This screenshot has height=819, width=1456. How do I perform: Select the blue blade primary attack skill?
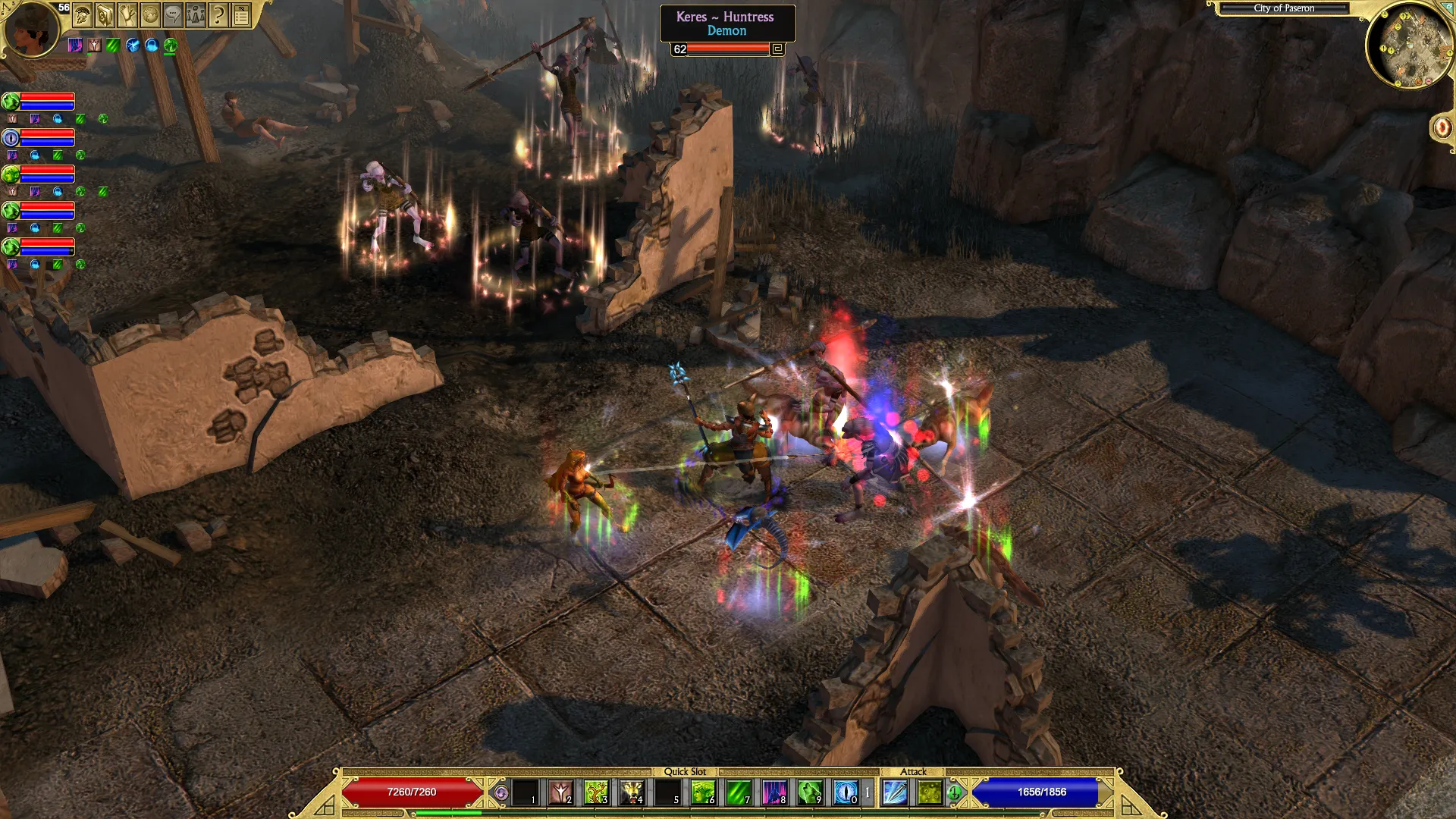(x=895, y=792)
